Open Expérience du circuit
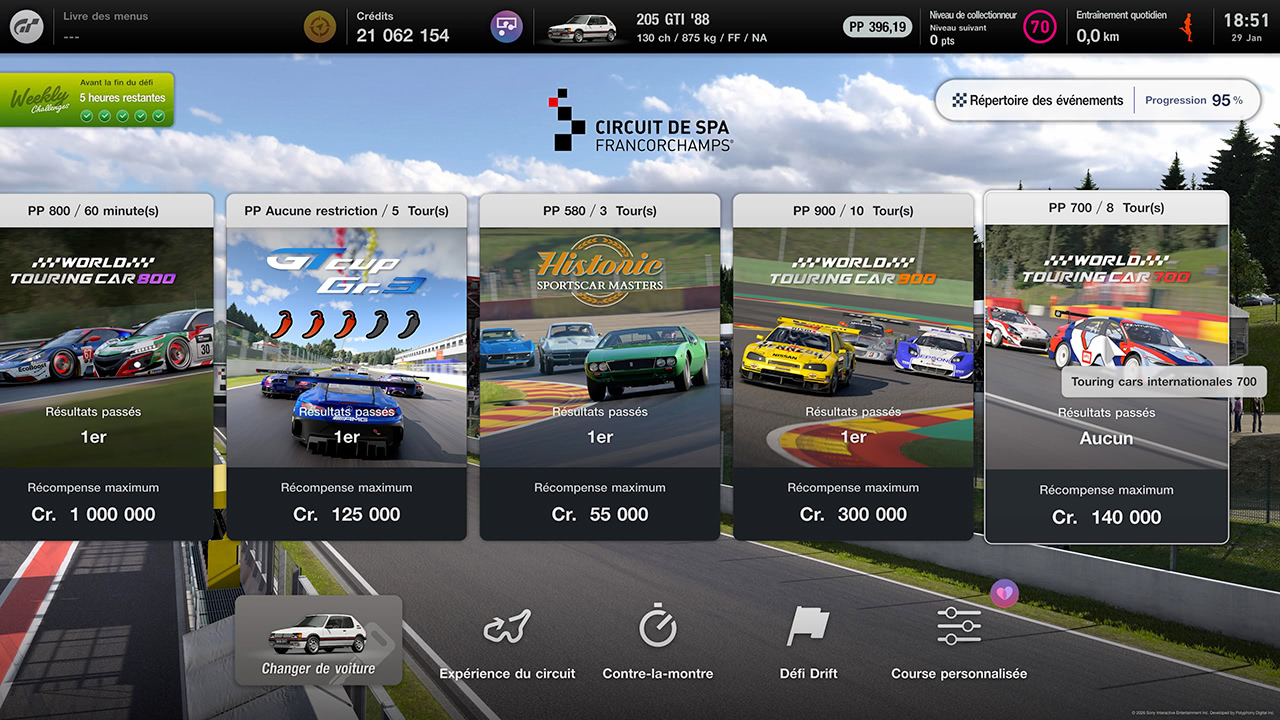 pyautogui.click(x=507, y=640)
